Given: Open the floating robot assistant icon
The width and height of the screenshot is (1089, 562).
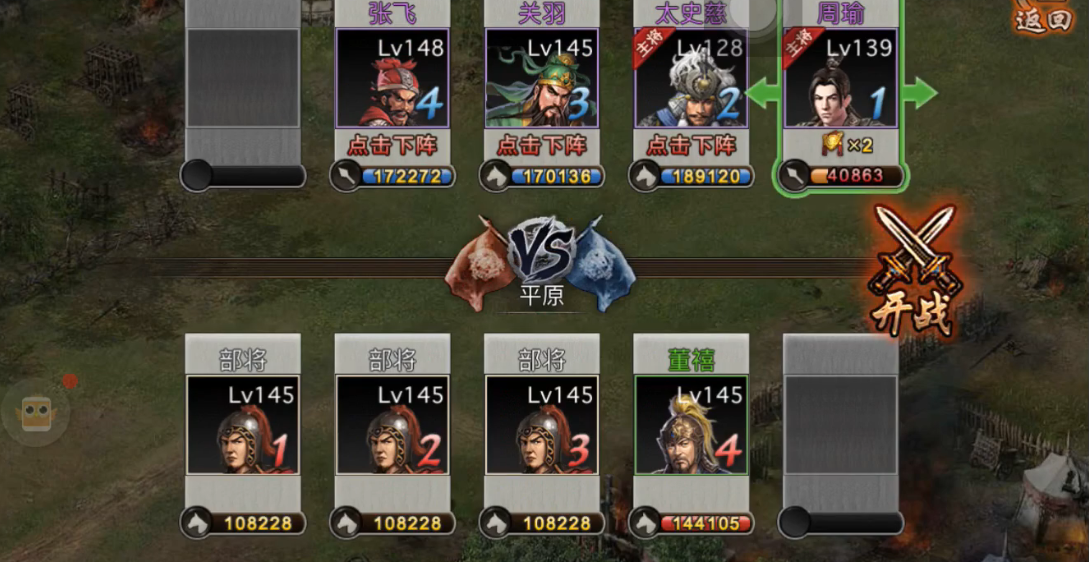Looking at the screenshot, I should [x=36, y=412].
